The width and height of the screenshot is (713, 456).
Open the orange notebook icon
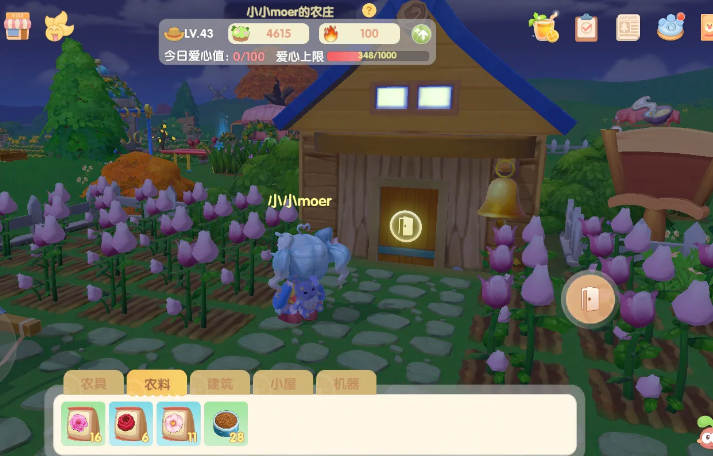click(x=628, y=27)
